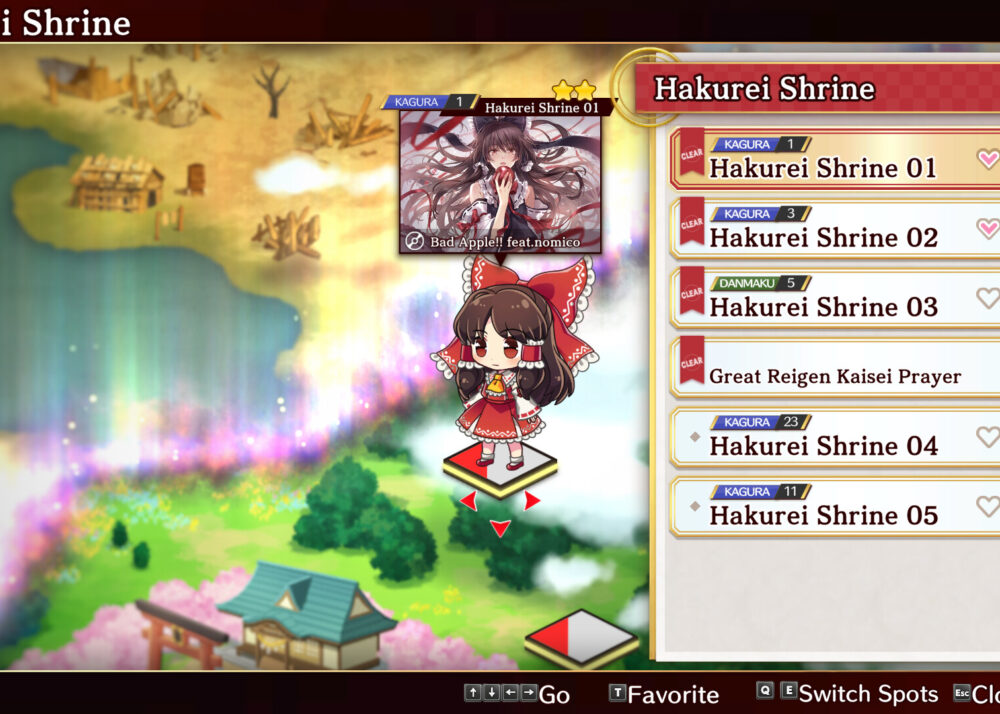The height and width of the screenshot is (714, 1000).
Task: Open the Hakurei Shrine 03 Danmaku stage
Action: tap(822, 306)
